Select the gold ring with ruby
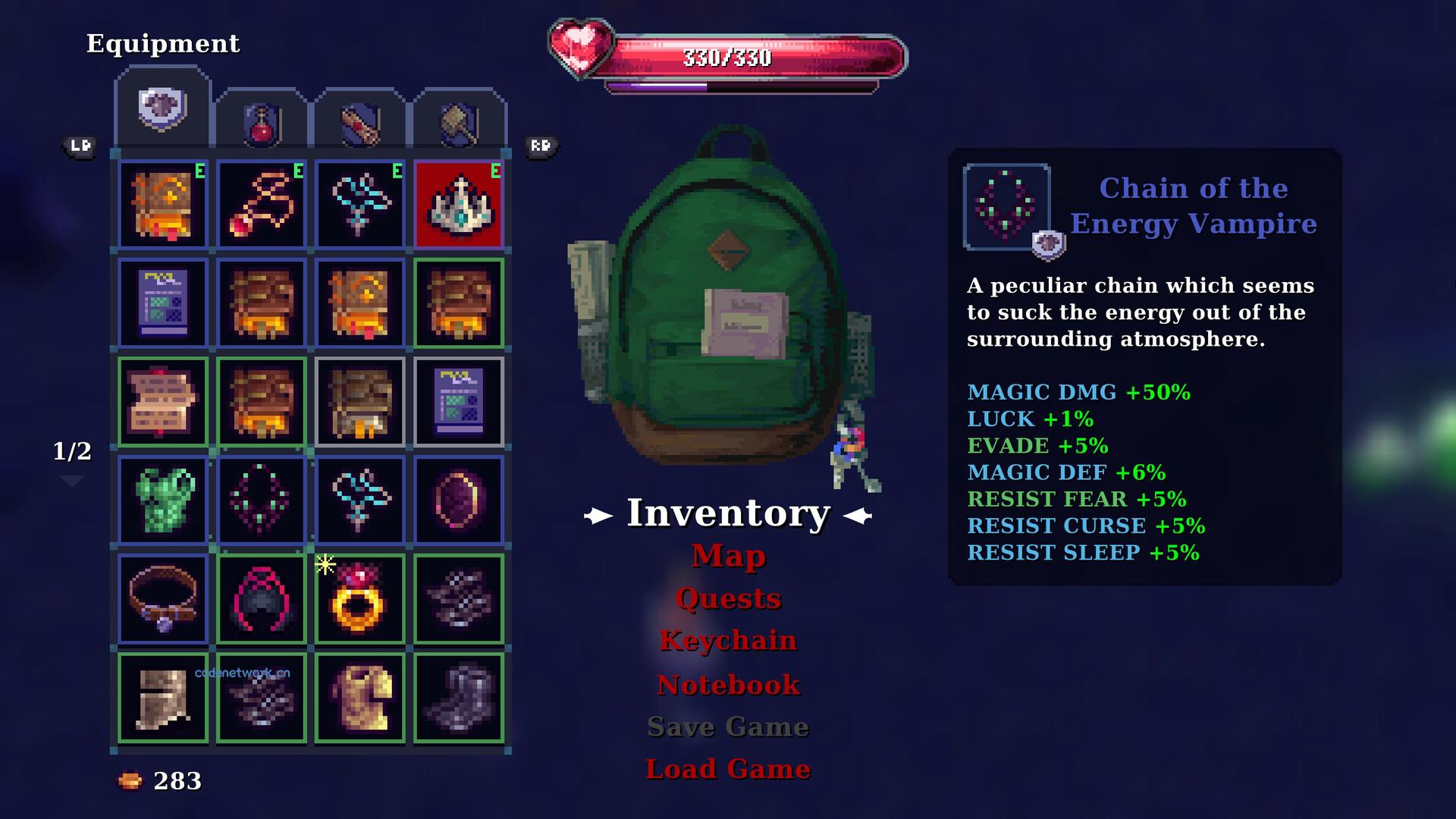Viewport: 1456px width, 819px height. tap(360, 599)
